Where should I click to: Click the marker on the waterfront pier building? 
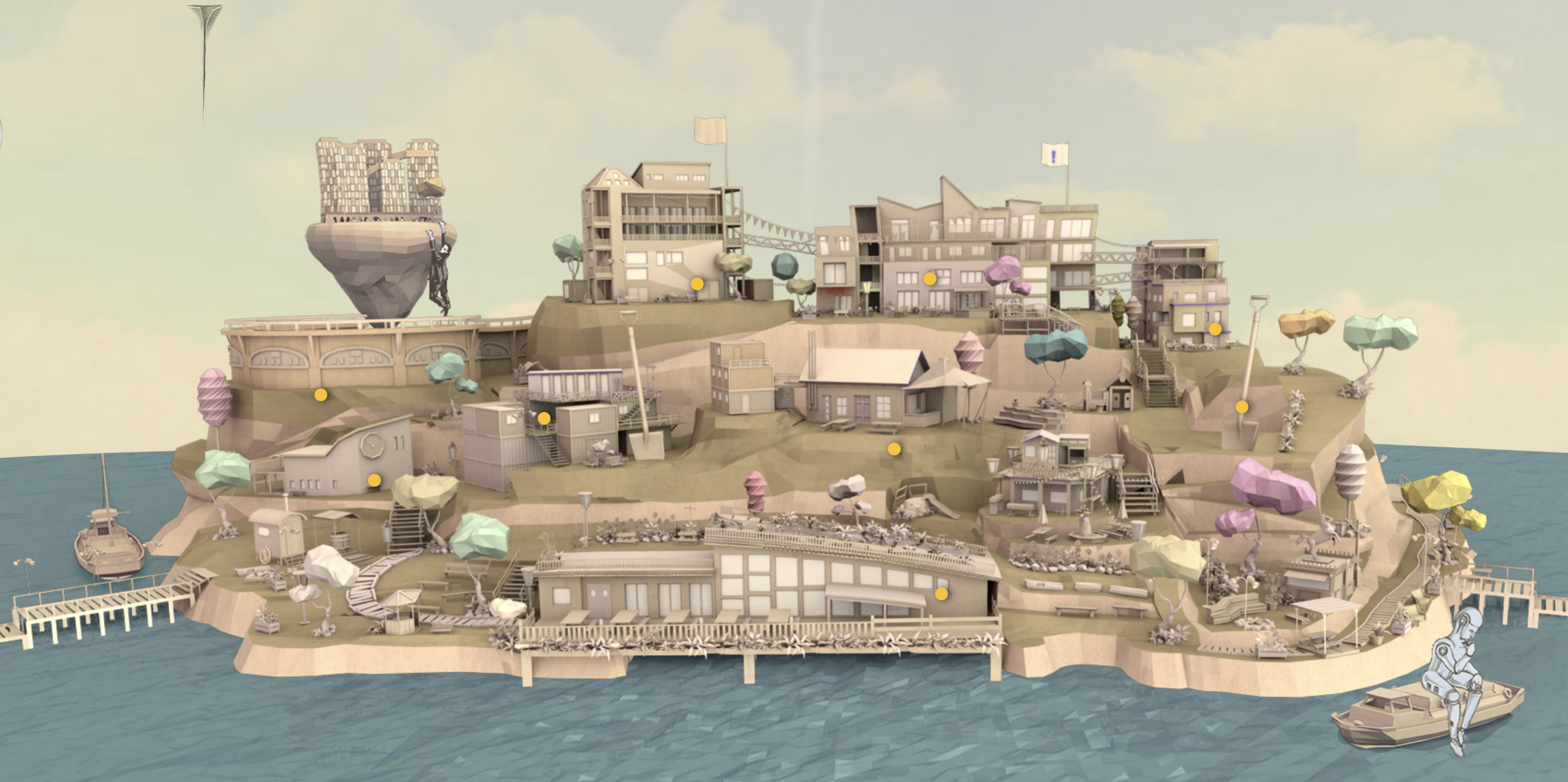coord(942,594)
